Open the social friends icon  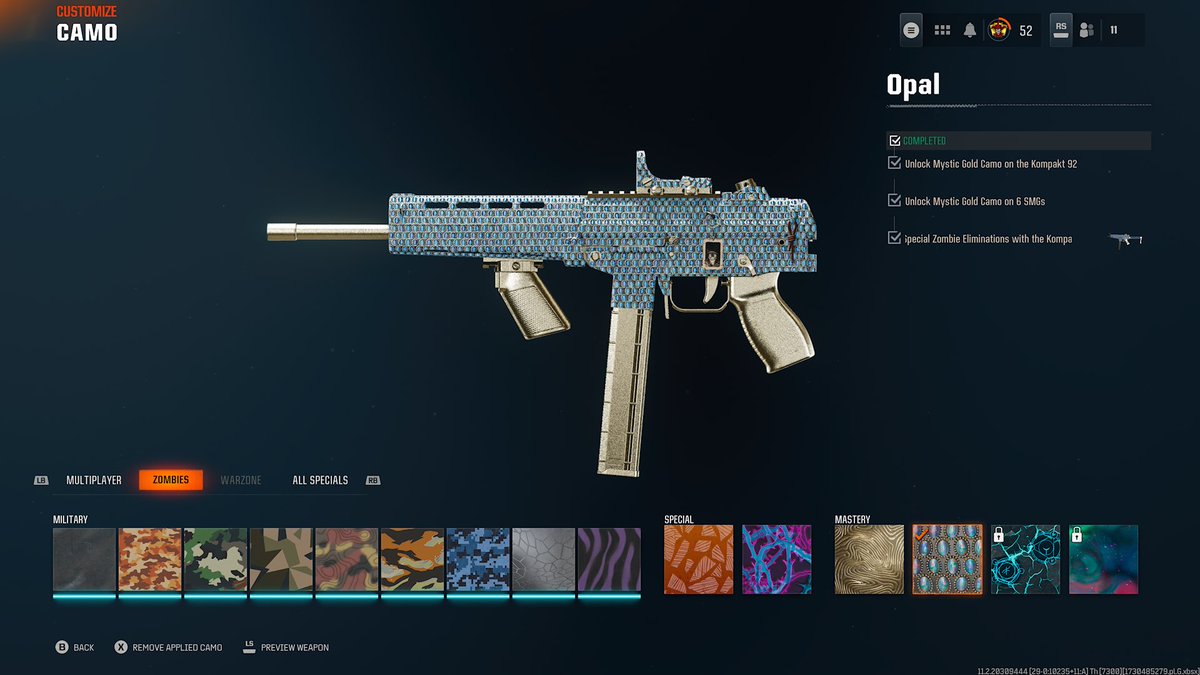[x=1086, y=30]
